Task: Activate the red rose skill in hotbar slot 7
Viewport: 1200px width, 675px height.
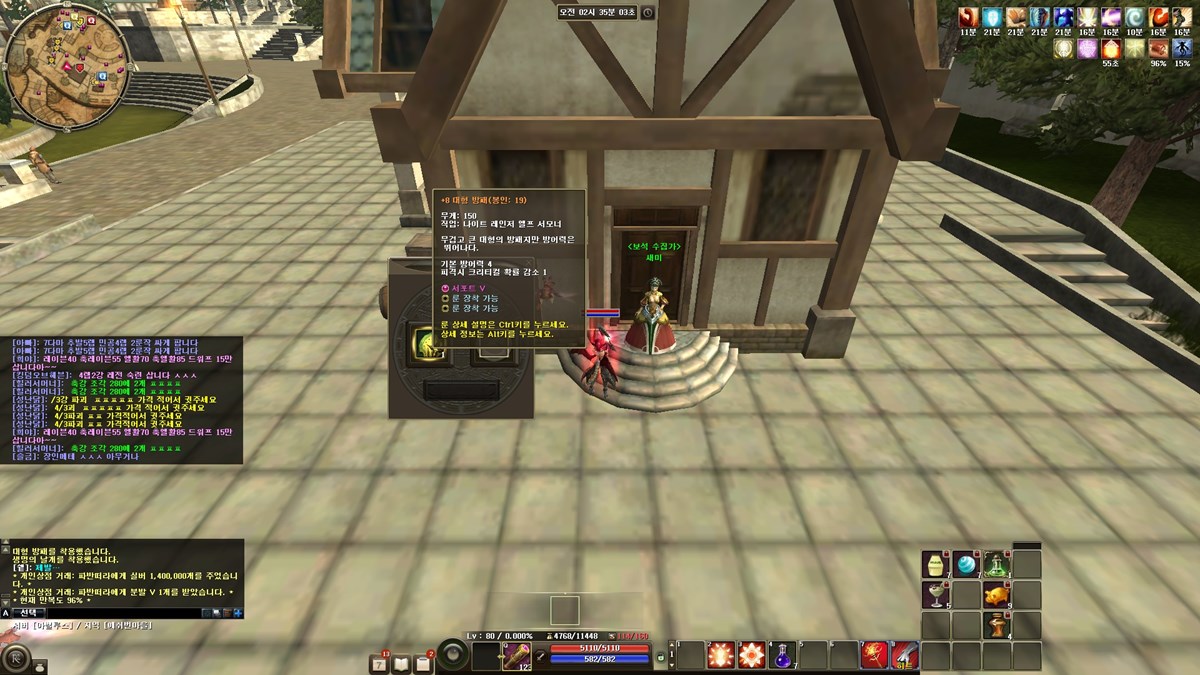Action: tap(875, 656)
